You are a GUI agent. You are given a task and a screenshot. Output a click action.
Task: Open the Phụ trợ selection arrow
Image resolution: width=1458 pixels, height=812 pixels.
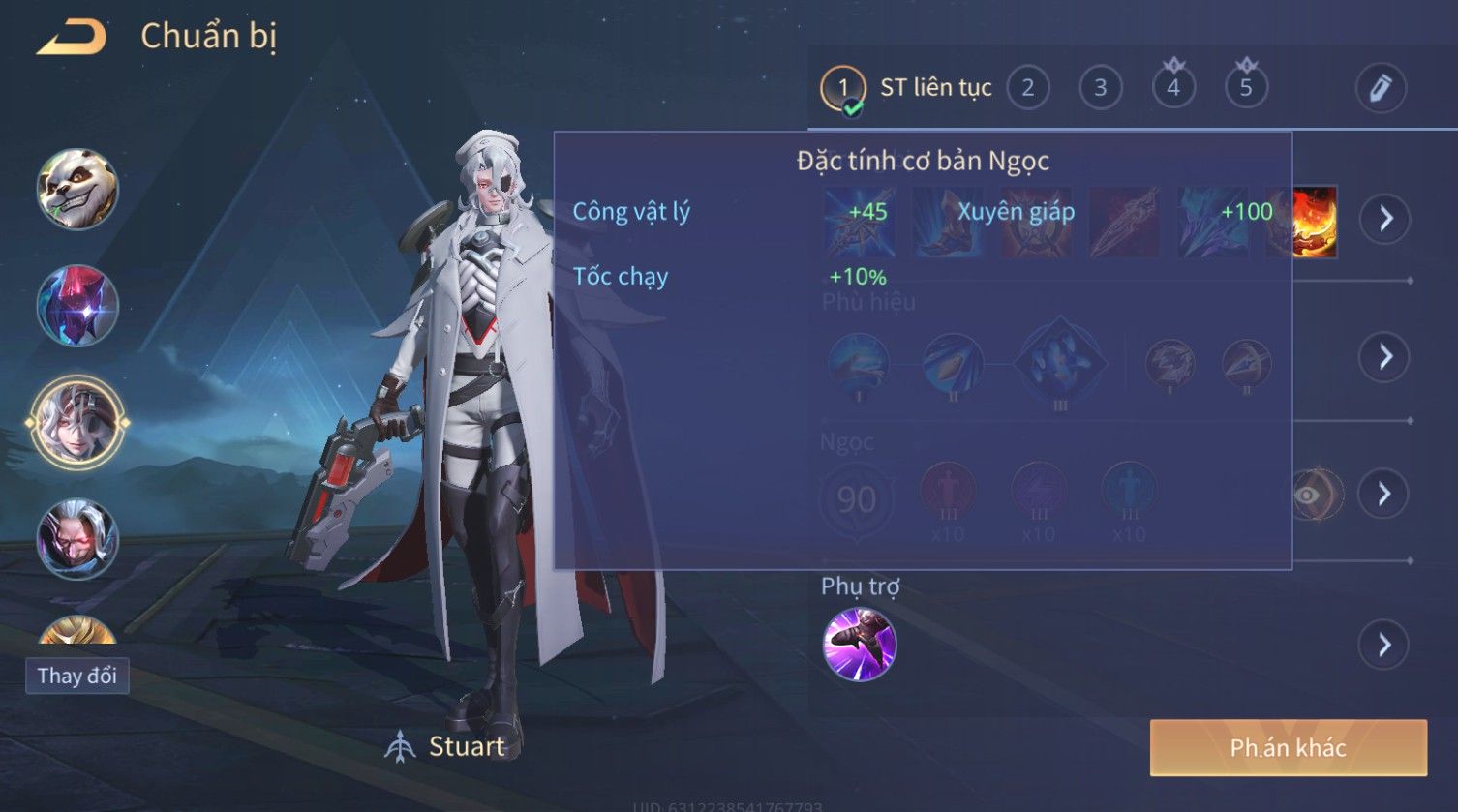pos(1384,645)
